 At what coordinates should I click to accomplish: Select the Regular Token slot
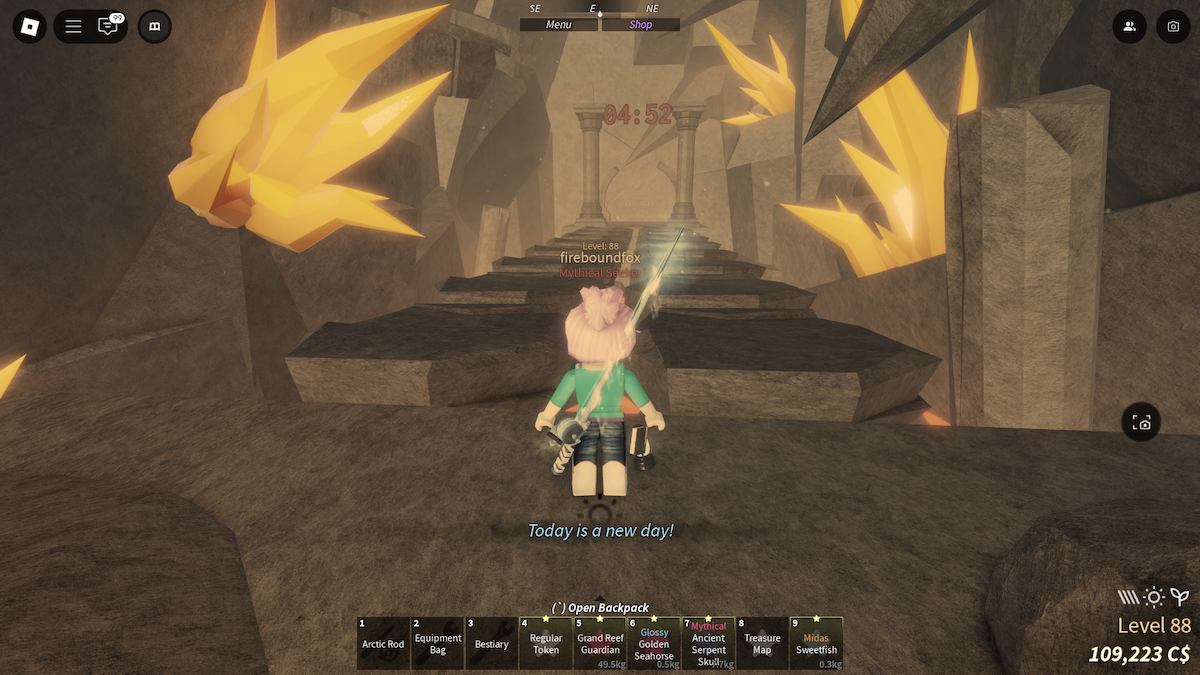point(546,643)
